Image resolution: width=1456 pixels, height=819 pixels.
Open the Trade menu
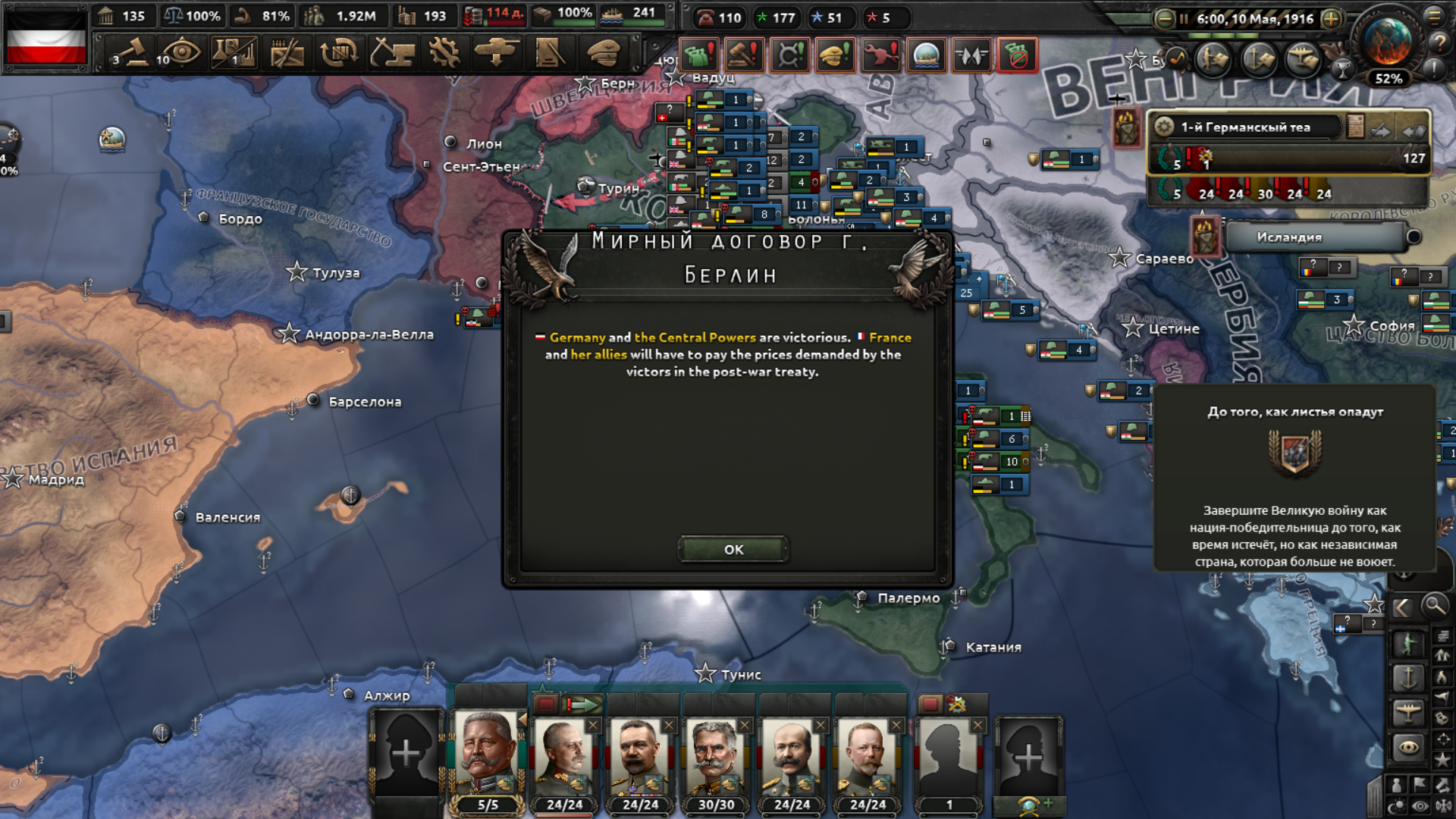[338, 53]
